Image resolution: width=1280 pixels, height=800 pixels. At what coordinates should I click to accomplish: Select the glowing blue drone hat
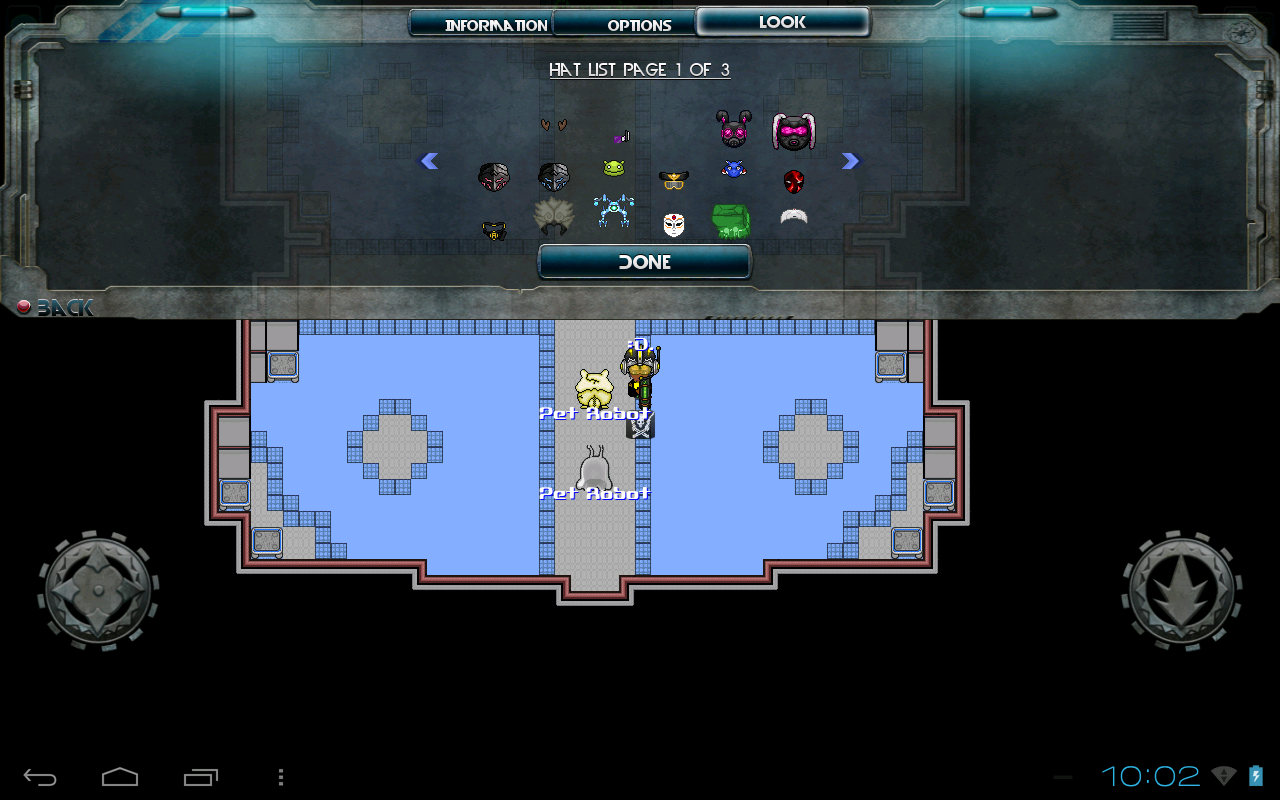click(614, 211)
